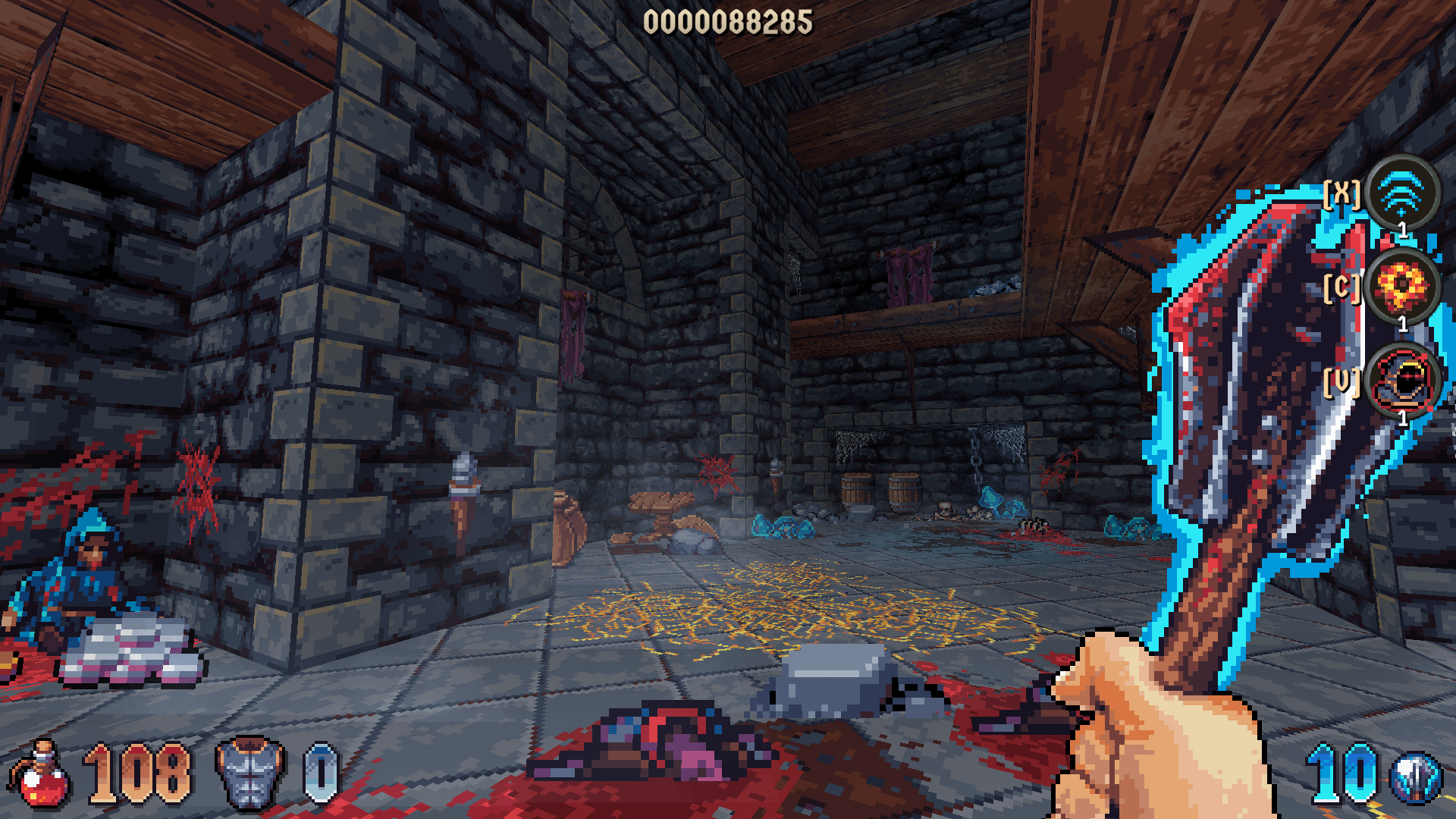The width and height of the screenshot is (1456, 819).
Task: Select the chest armor icon
Action: (249, 773)
